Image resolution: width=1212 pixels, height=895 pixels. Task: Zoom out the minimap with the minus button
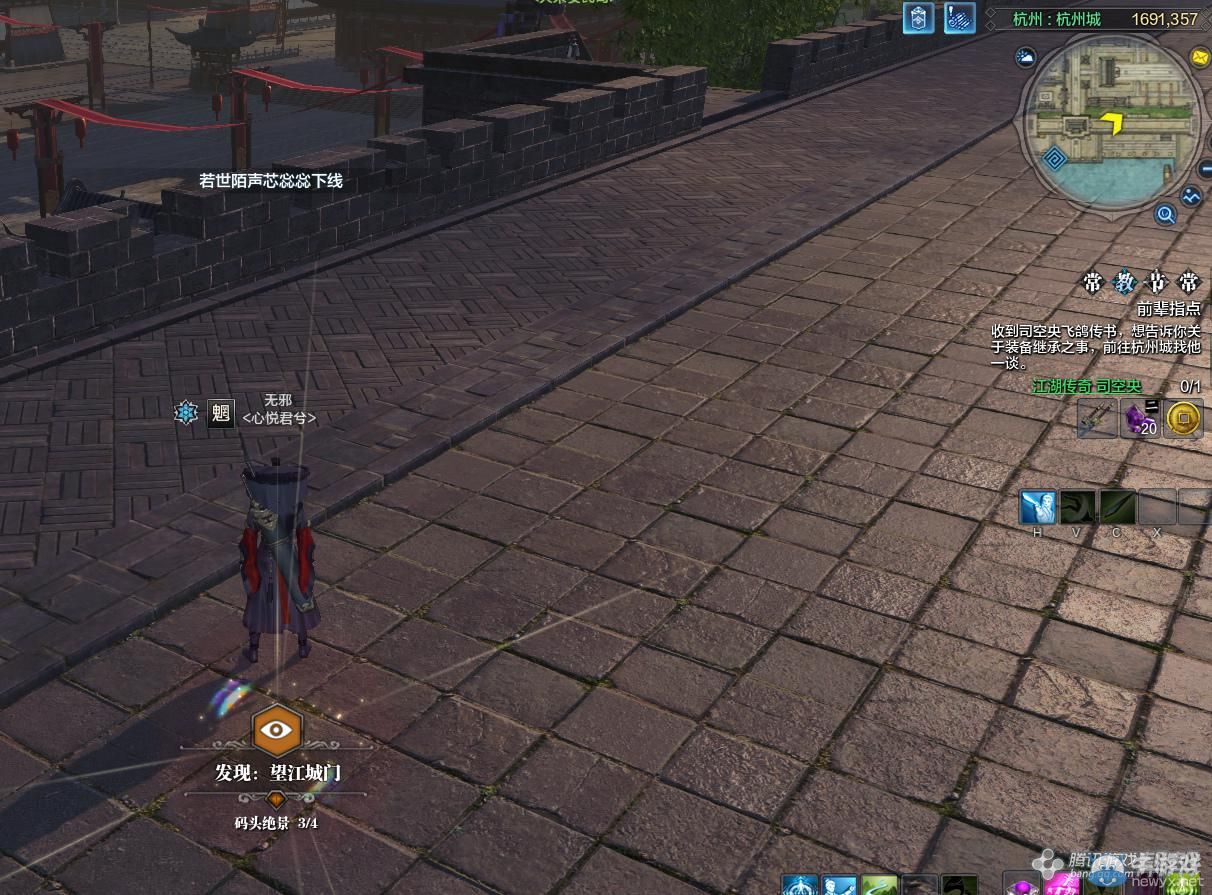tap(1204, 170)
